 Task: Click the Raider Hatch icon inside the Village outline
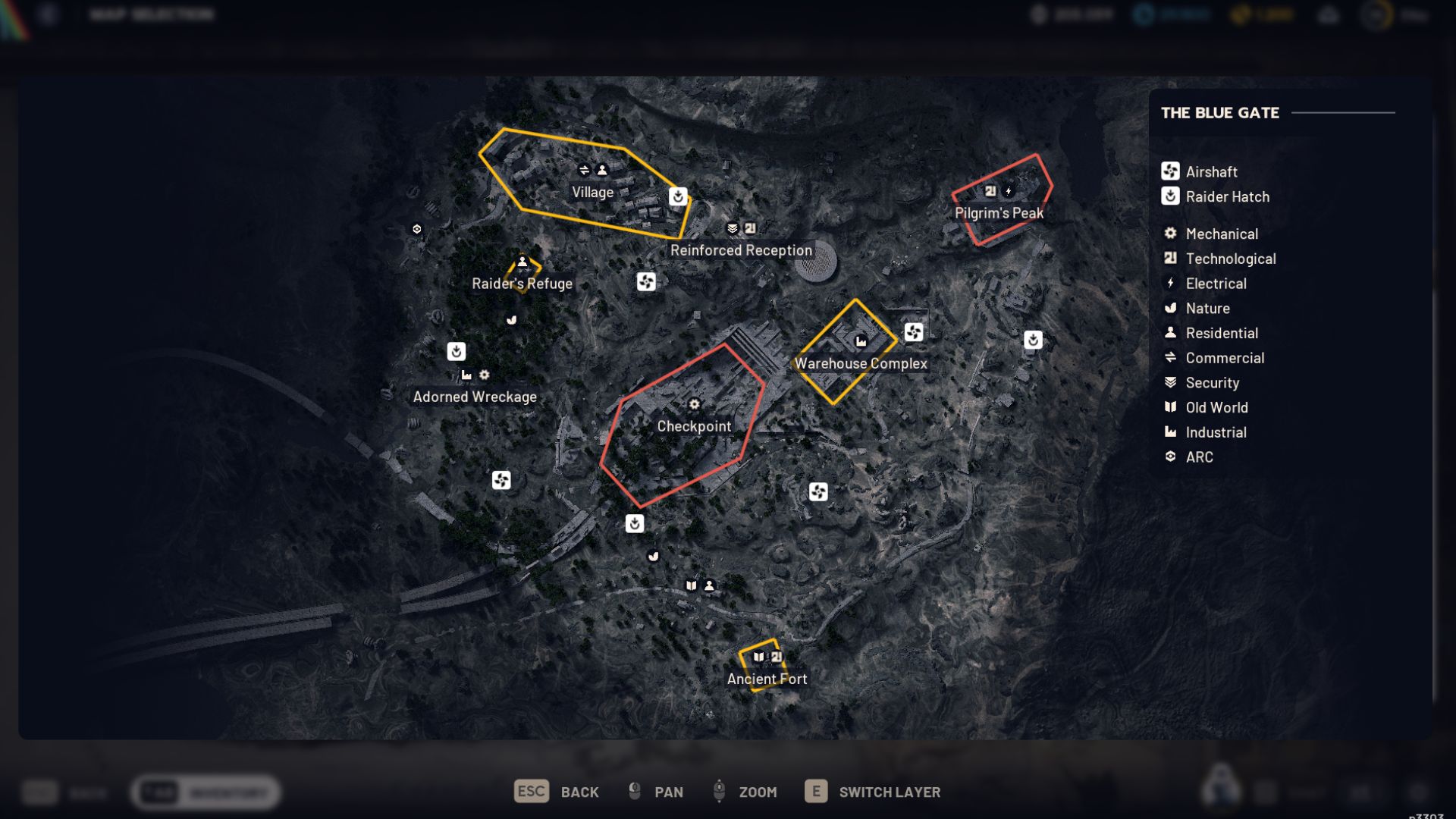[x=677, y=196]
